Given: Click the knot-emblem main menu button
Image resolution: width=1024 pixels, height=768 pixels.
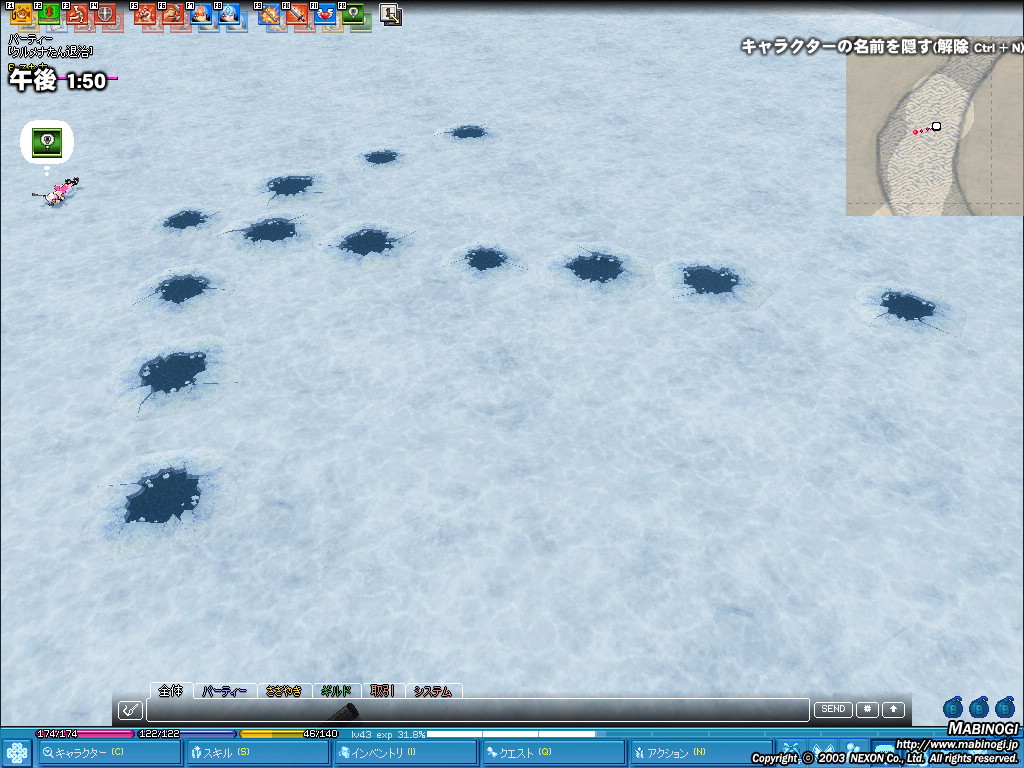Looking at the screenshot, I should (16, 753).
